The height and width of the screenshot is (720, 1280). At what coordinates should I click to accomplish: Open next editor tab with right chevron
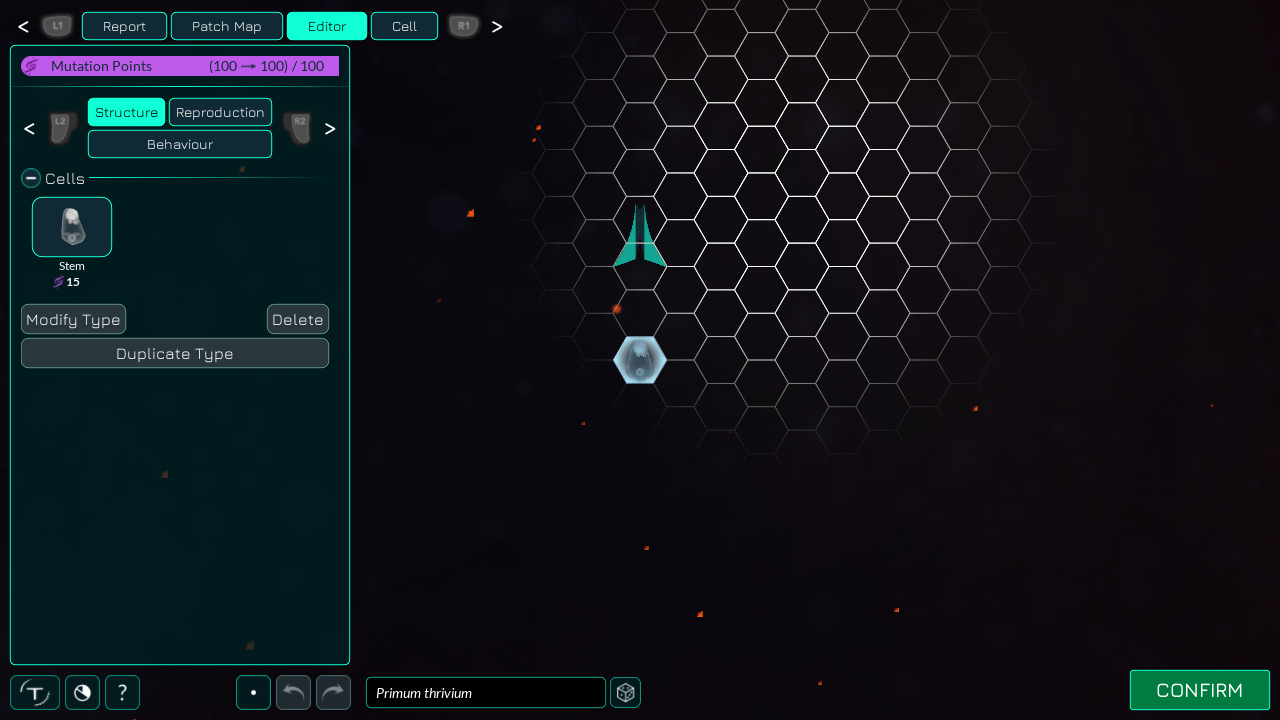pyautogui.click(x=330, y=129)
